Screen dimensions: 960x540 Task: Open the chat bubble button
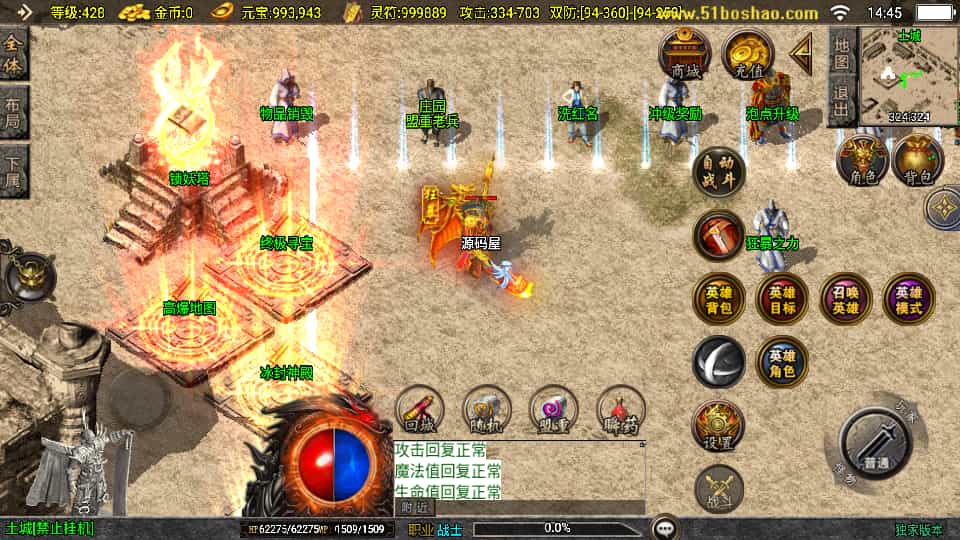tap(665, 527)
